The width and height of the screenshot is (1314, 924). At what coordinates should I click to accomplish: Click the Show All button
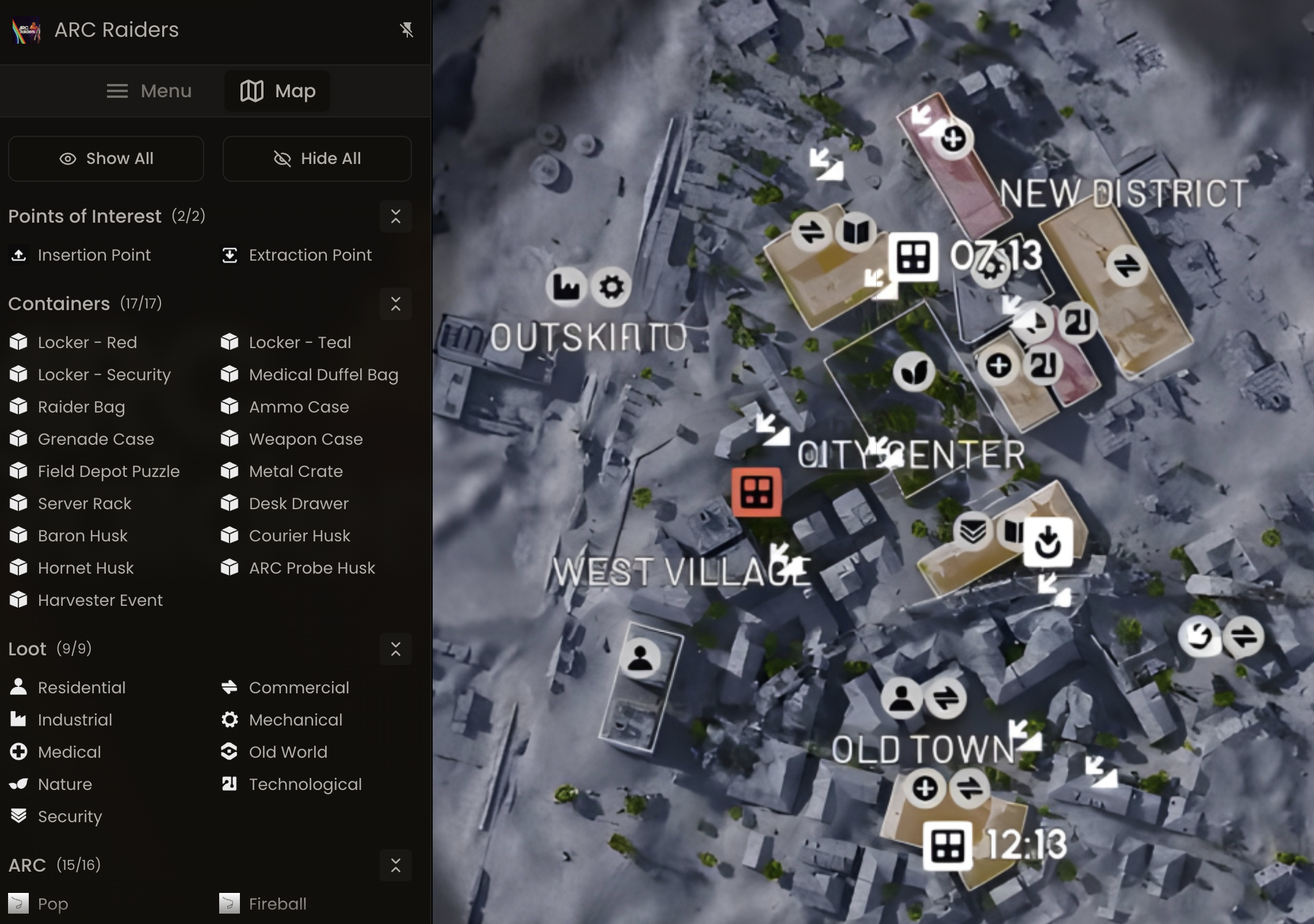pyautogui.click(x=106, y=159)
